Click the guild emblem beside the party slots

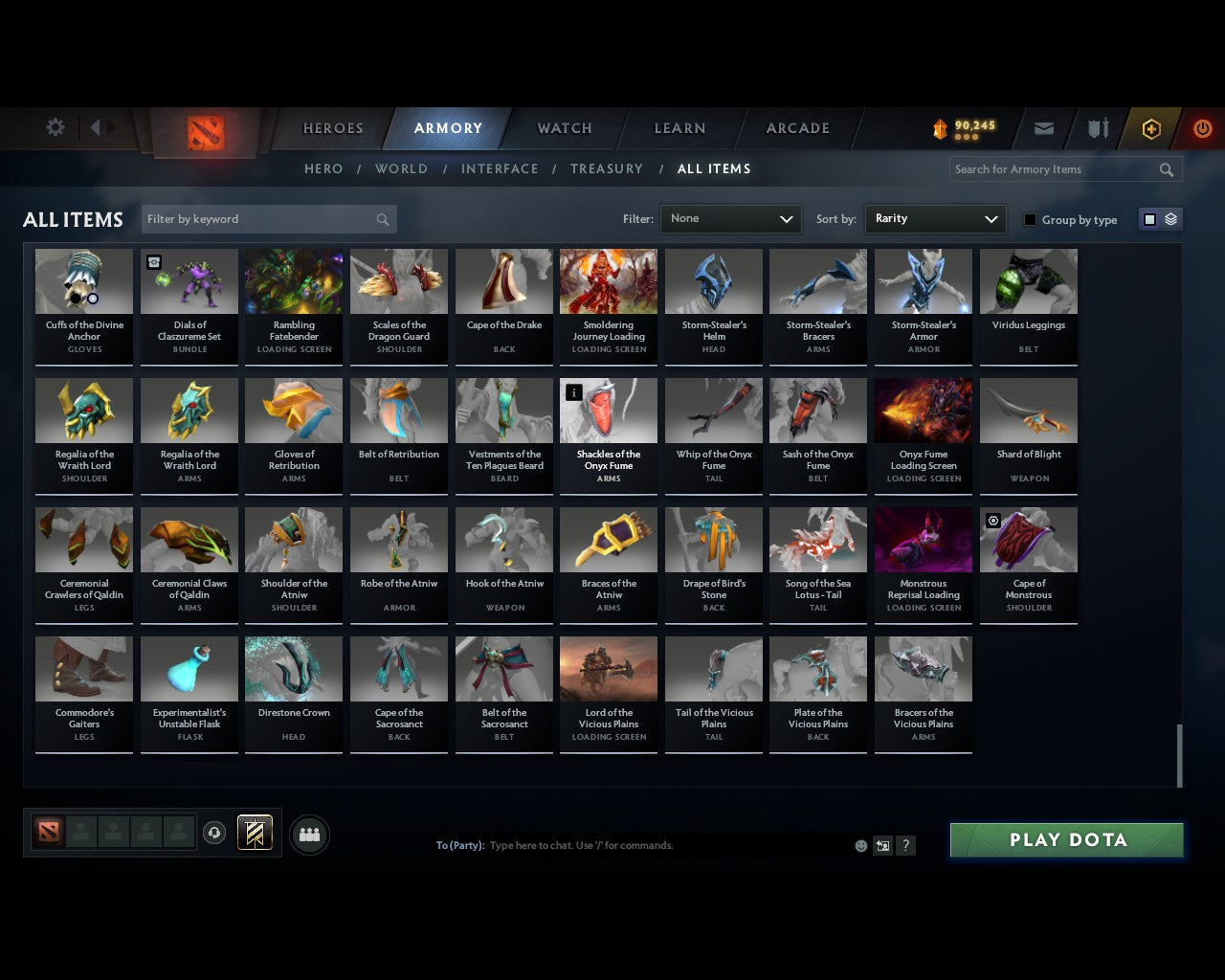[x=256, y=833]
